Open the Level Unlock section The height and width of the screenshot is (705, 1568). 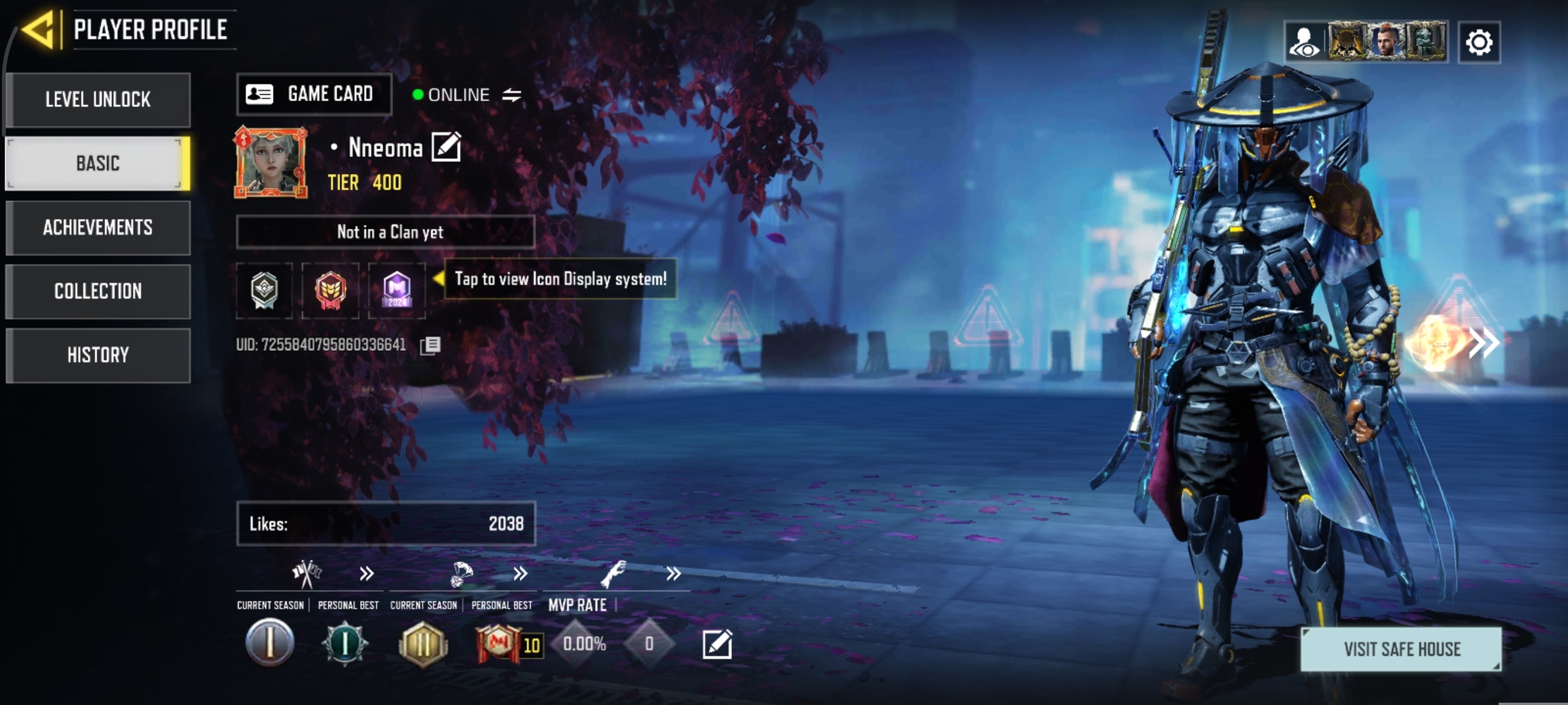tap(98, 99)
